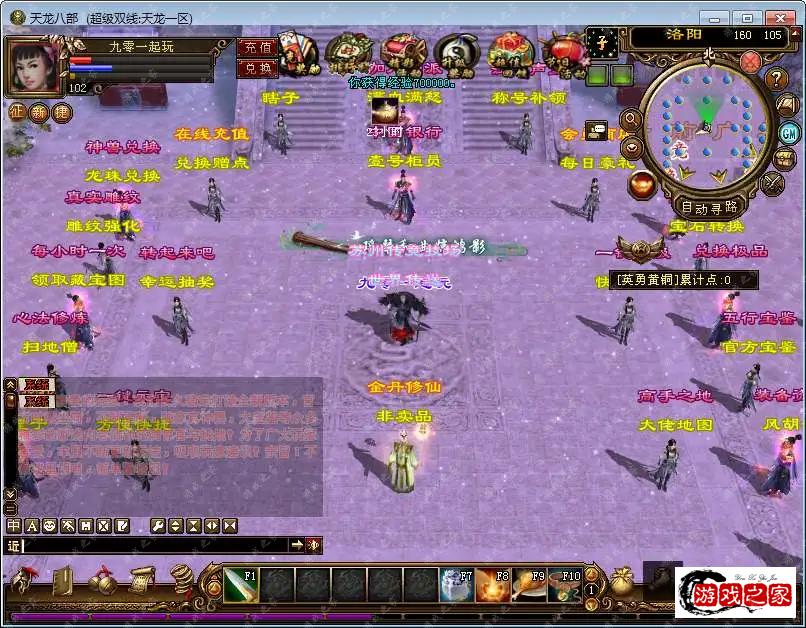Image resolution: width=806 pixels, height=628 pixels.
Task: Click the magnifying glass beside the minimap
Action: click(x=631, y=120)
